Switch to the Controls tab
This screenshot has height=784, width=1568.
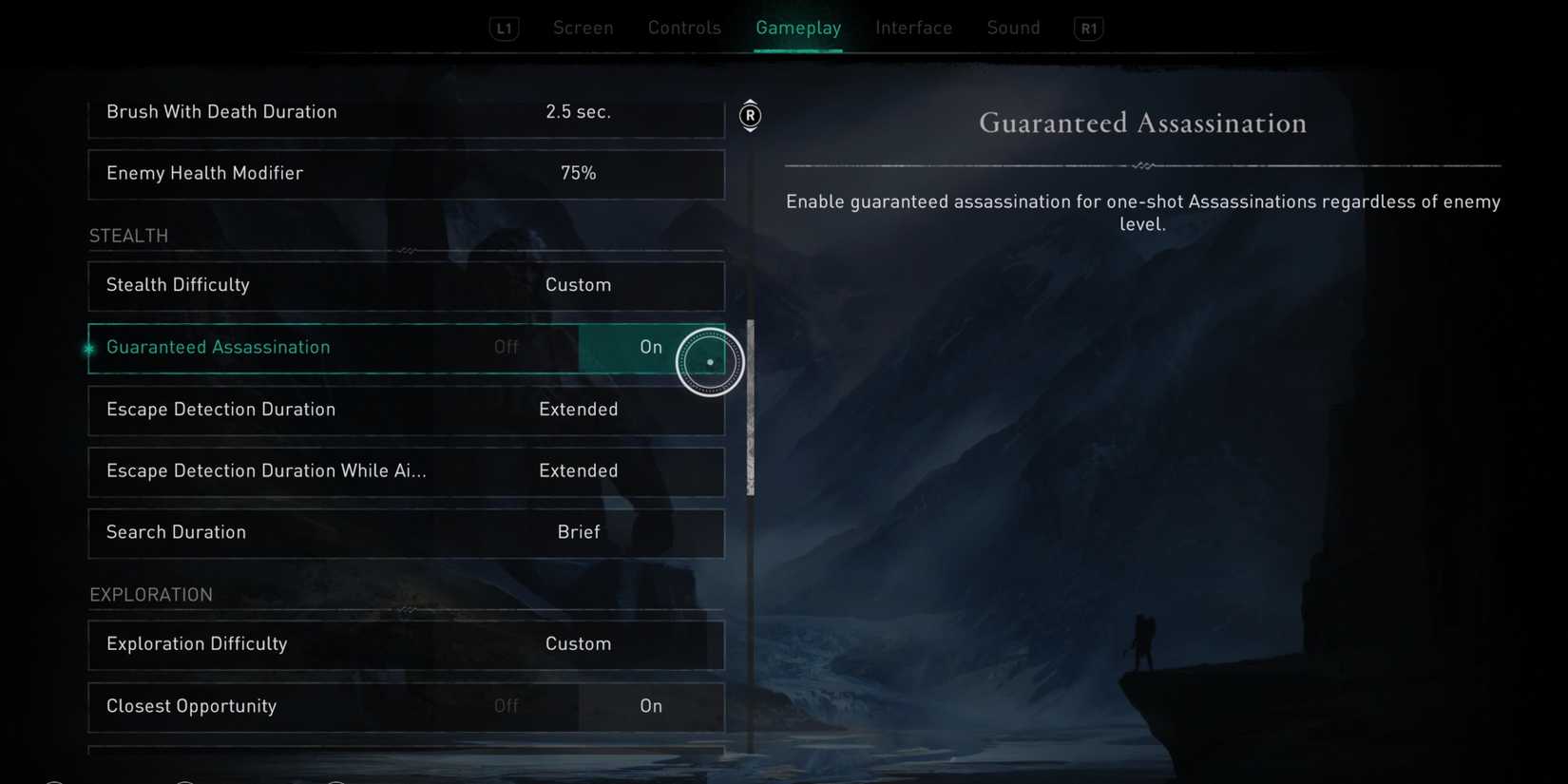(684, 28)
